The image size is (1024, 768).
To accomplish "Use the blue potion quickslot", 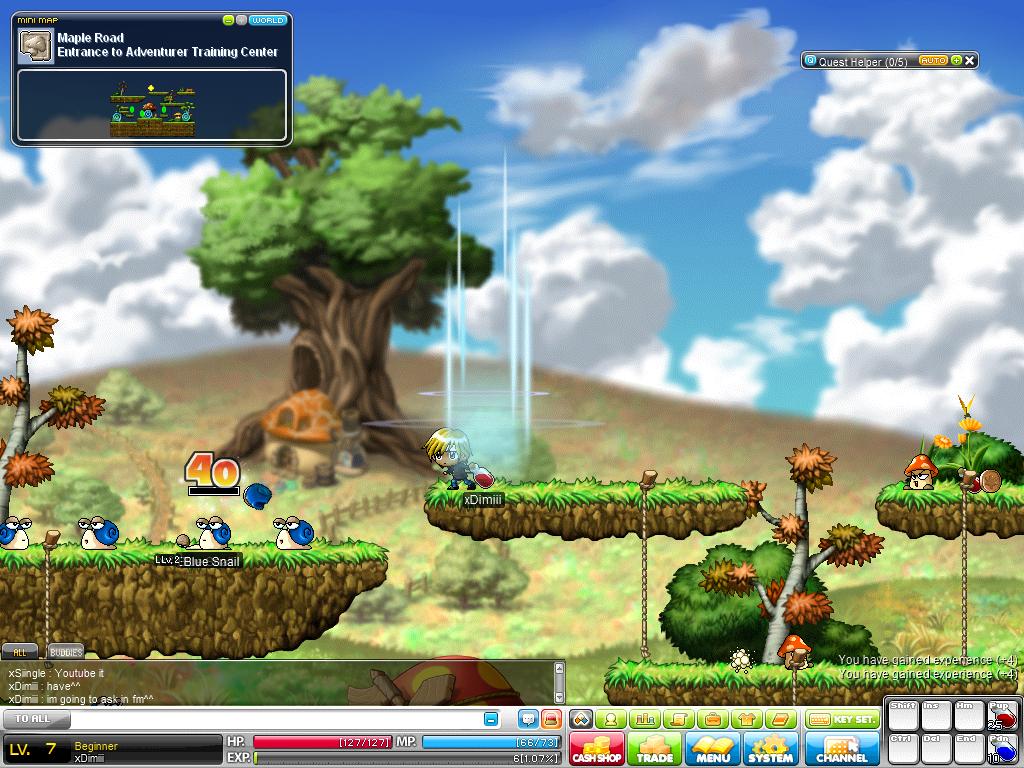I will [1001, 749].
